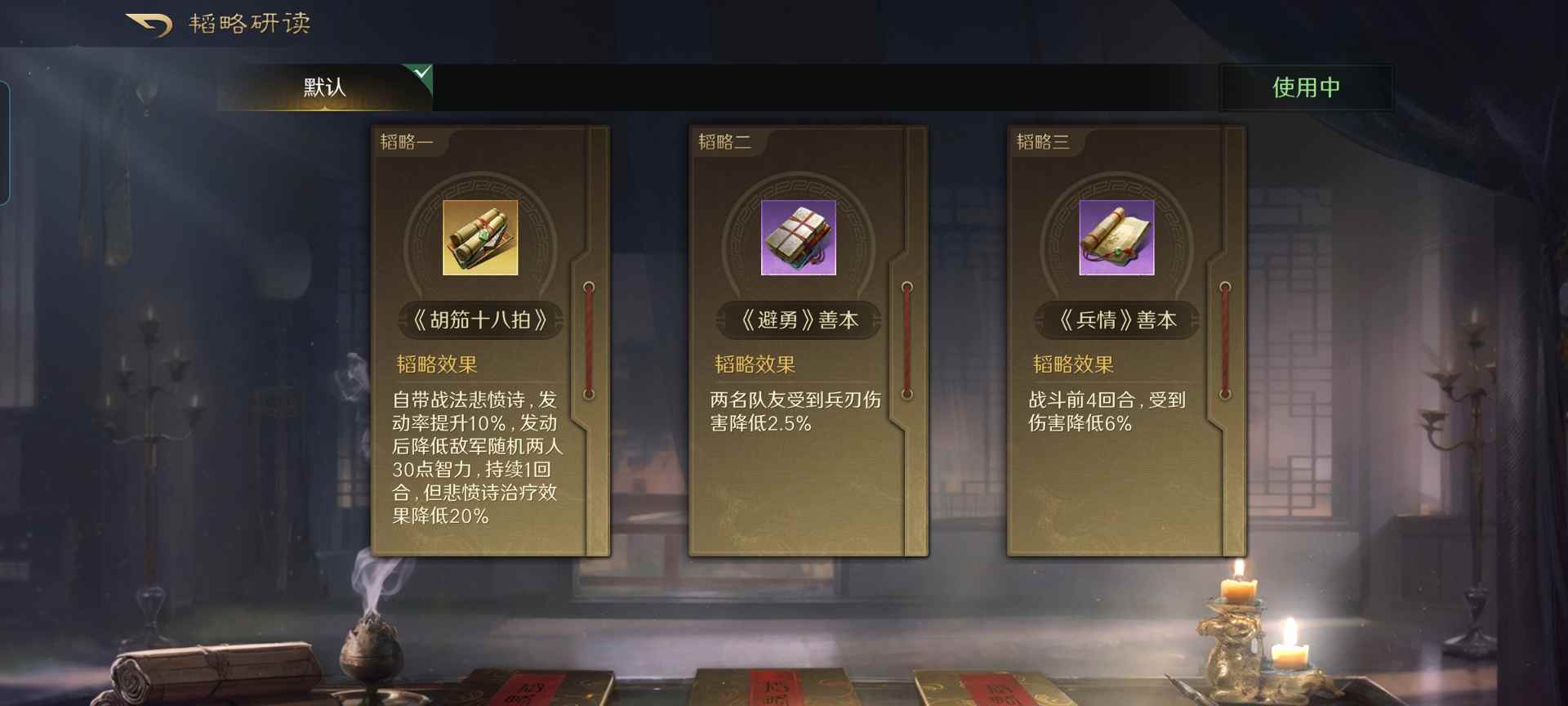
Task: Click the 《兵情》善本 name label
Action: (x=1116, y=320)
